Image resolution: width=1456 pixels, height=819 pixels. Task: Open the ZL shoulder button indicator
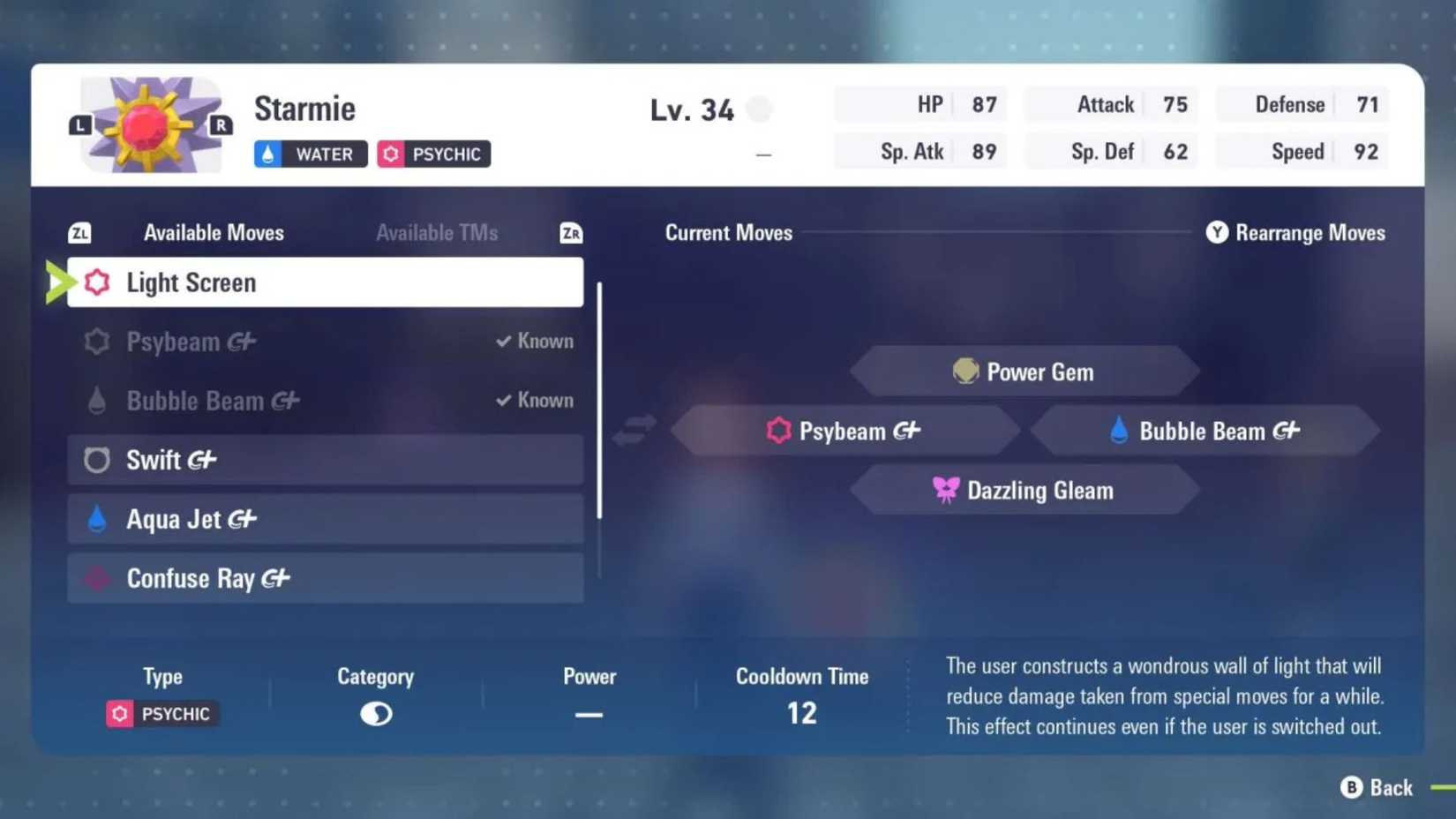pyautogui.click(x=79, y=232)
